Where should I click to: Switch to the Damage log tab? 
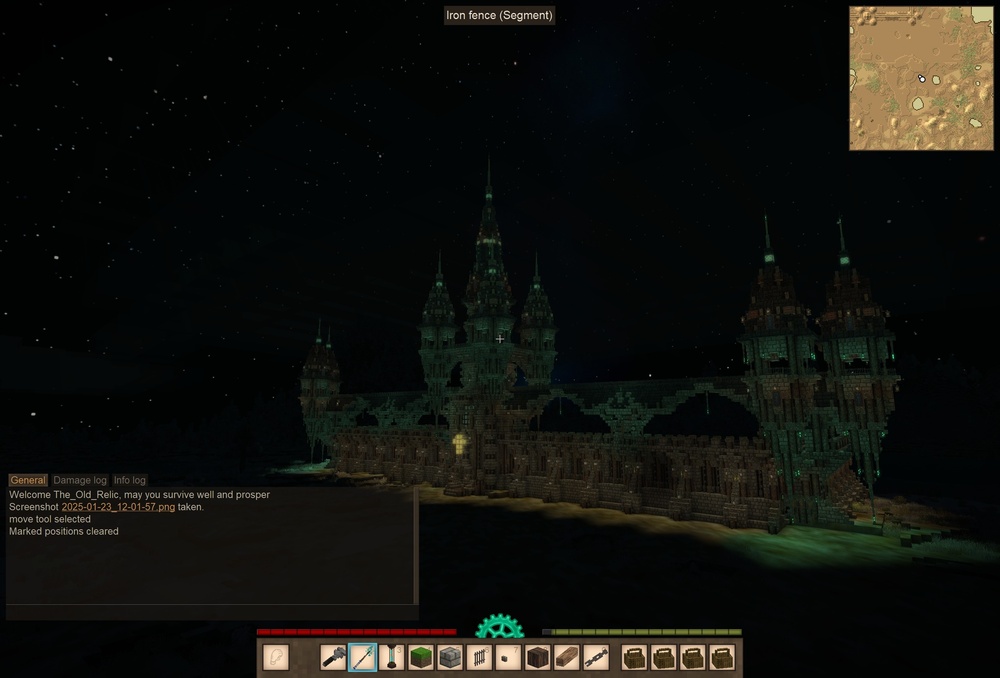(x=80, y=480)
